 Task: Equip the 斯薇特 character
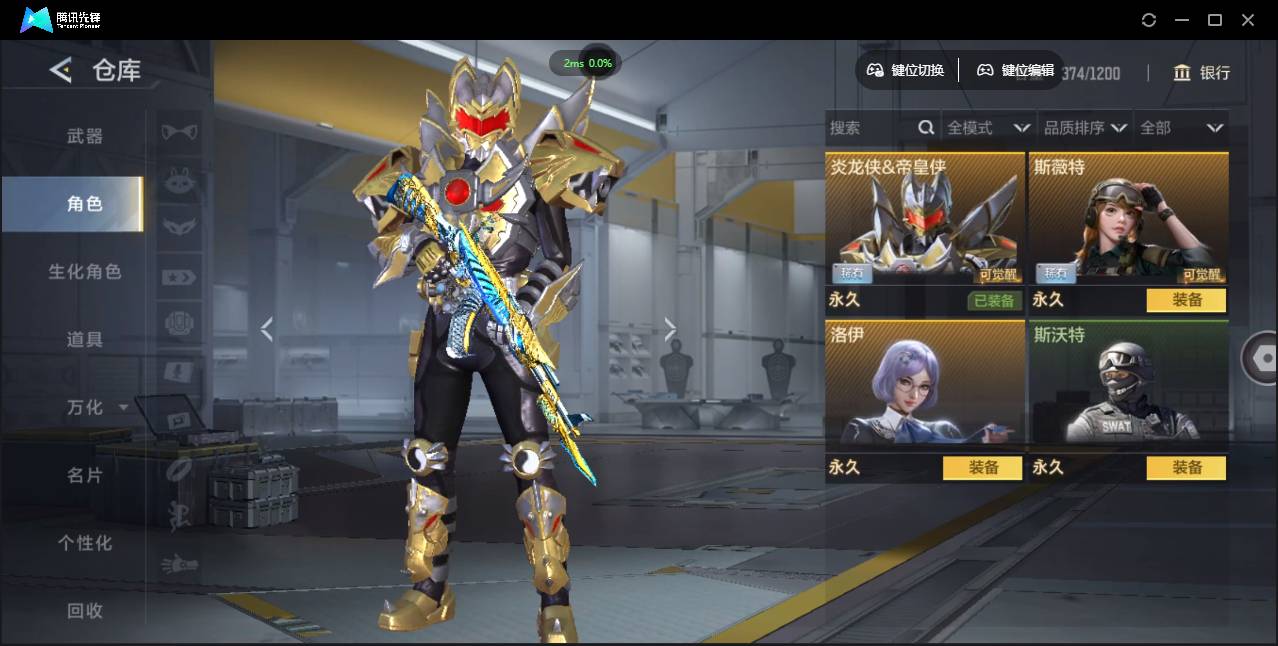click(x=1186, y=300)
